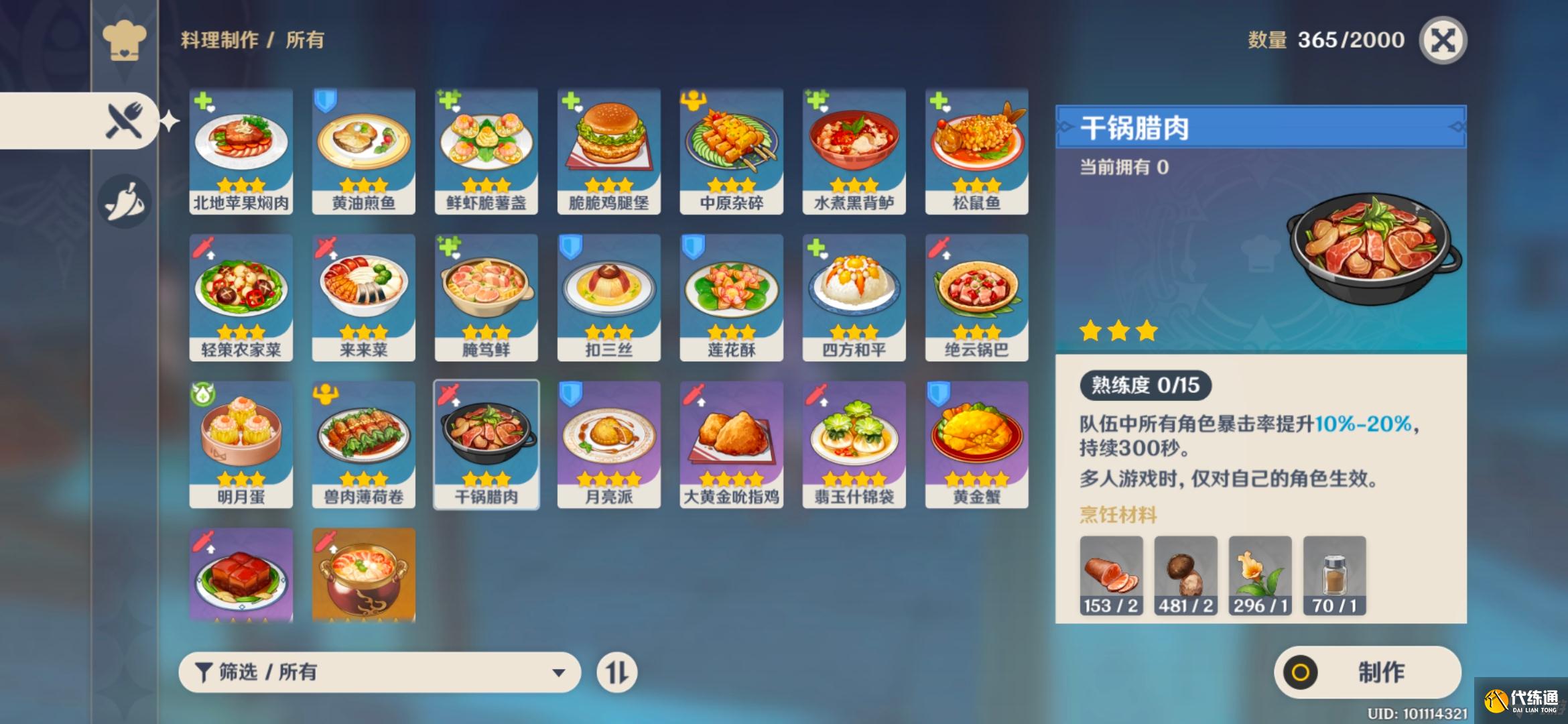The image size is (1568, 724).
Task: Click the sort order icon beside the filter
Action: click(617, 672)
